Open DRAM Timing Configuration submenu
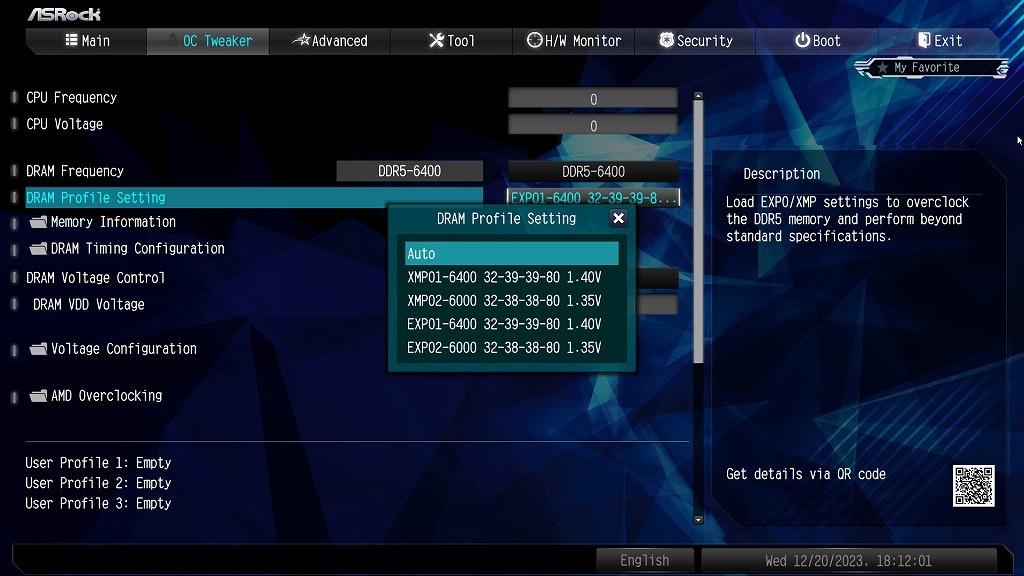Viewport: 1024px width, 576px height. [x=137, y=249]
